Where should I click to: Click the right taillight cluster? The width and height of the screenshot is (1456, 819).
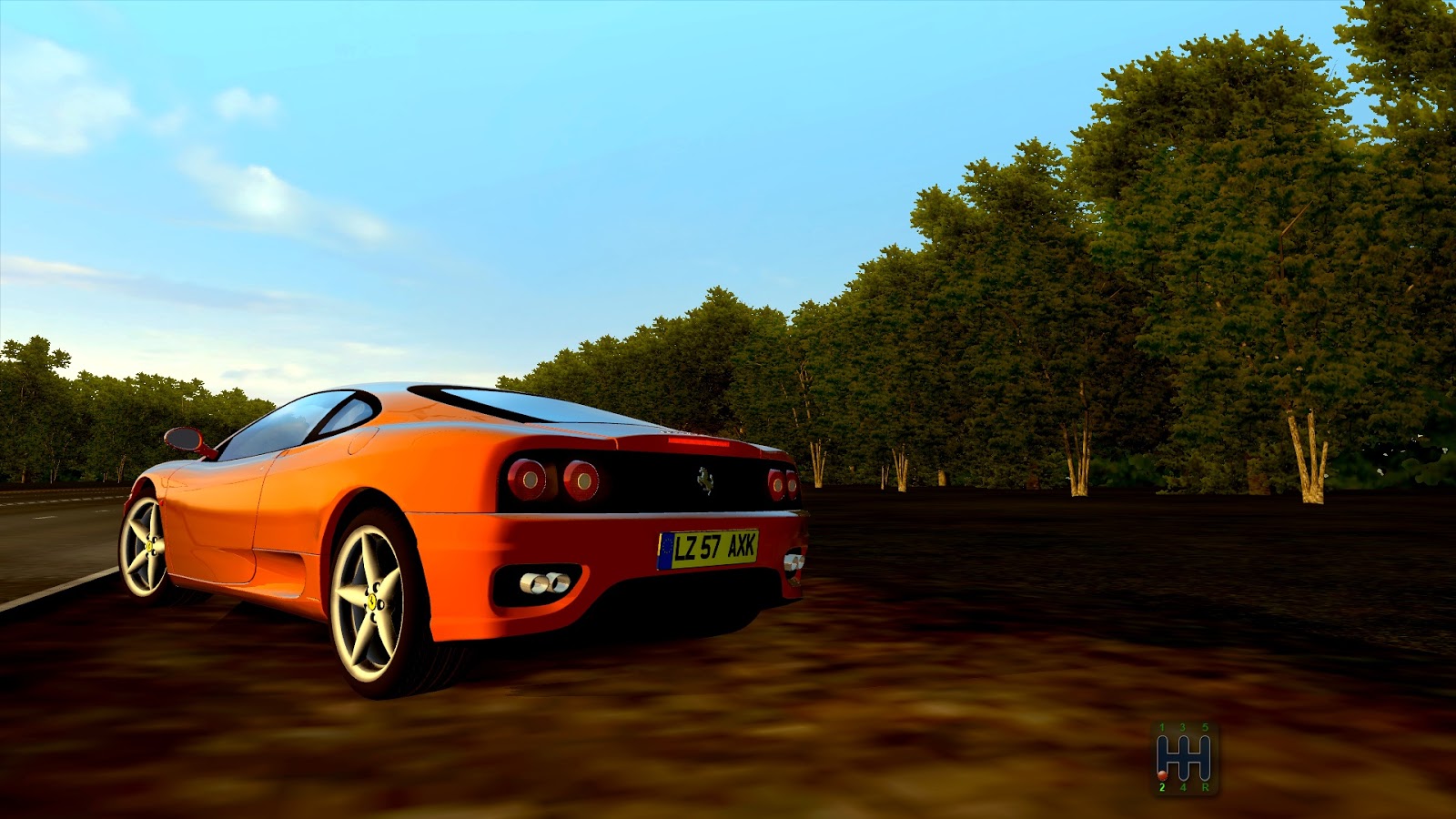(784, 484)
